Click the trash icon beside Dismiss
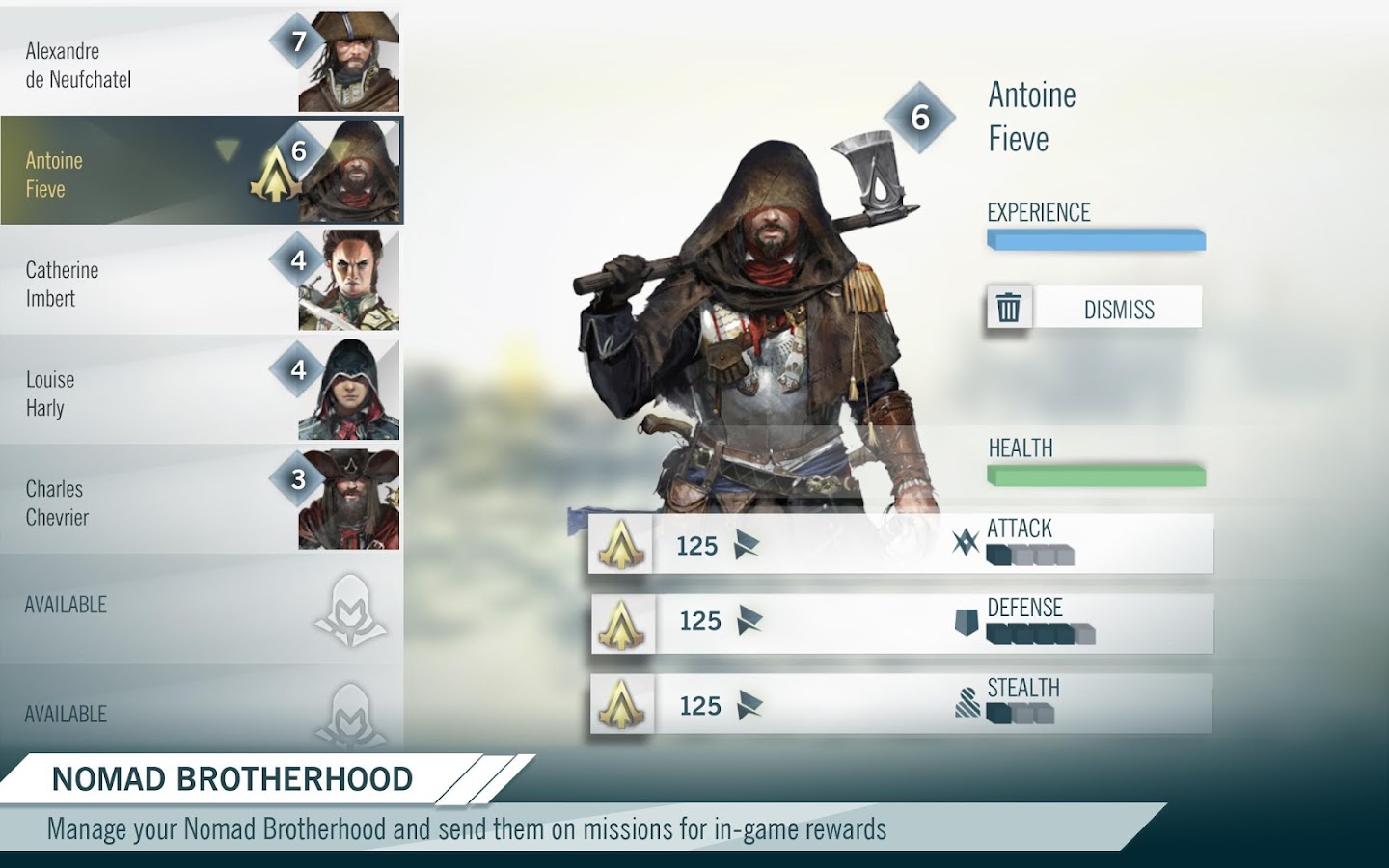This screenshot has width=1389, height=868. click(x=1008, y=307)
